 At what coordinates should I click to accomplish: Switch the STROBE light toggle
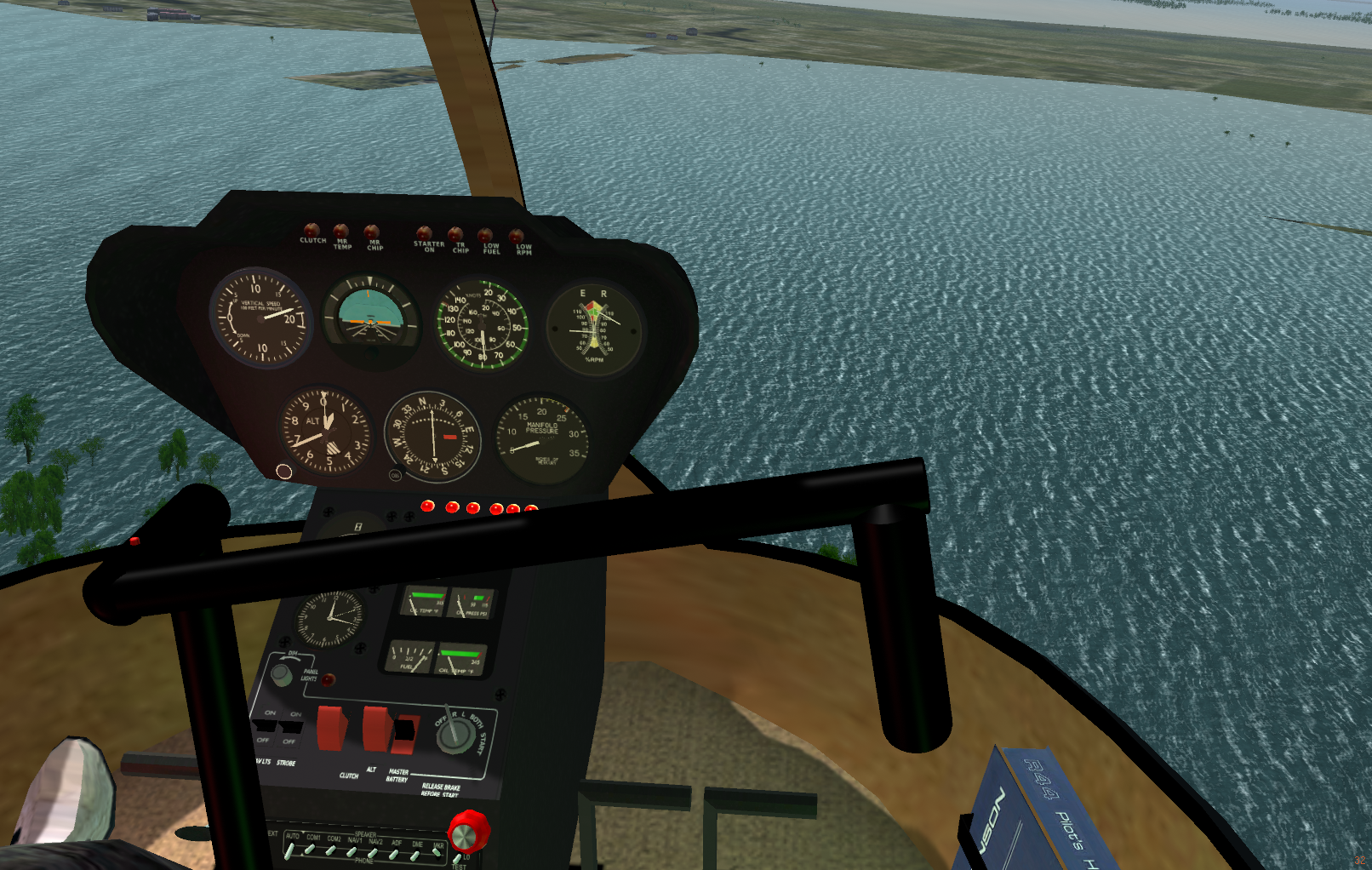coord(291,728)
